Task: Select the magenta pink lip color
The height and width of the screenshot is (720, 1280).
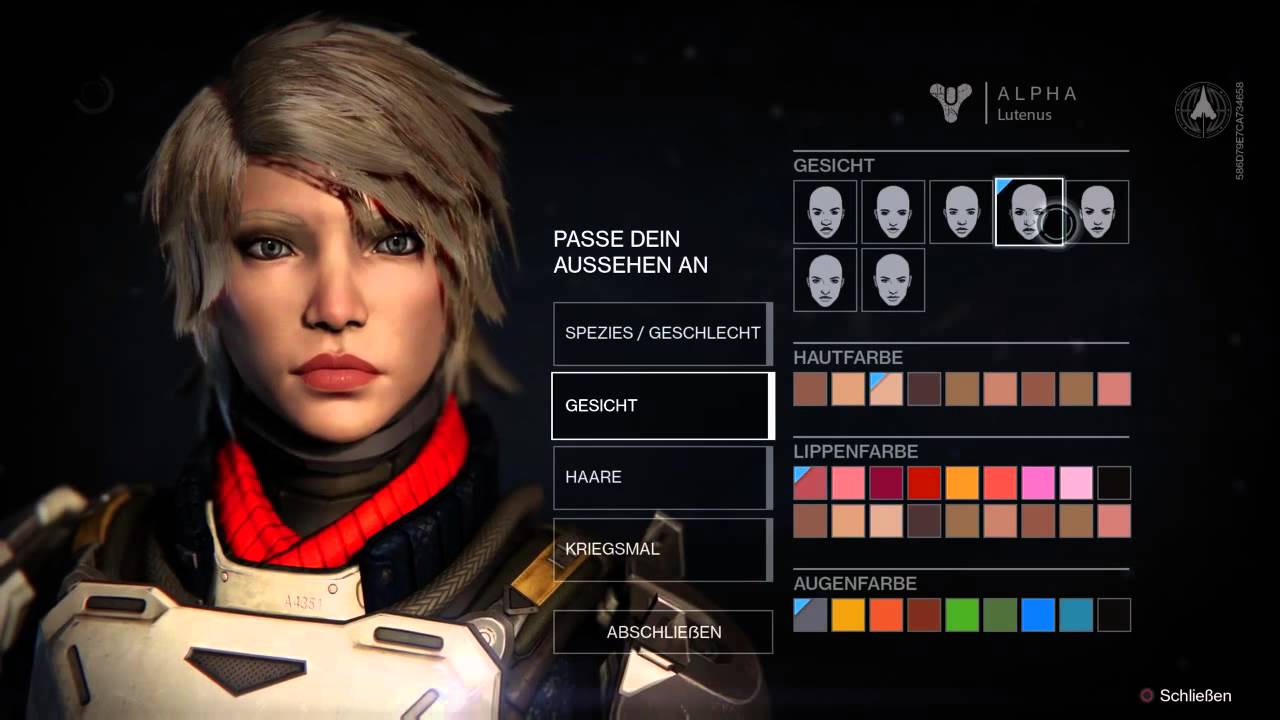Action: click(1038, 483)
